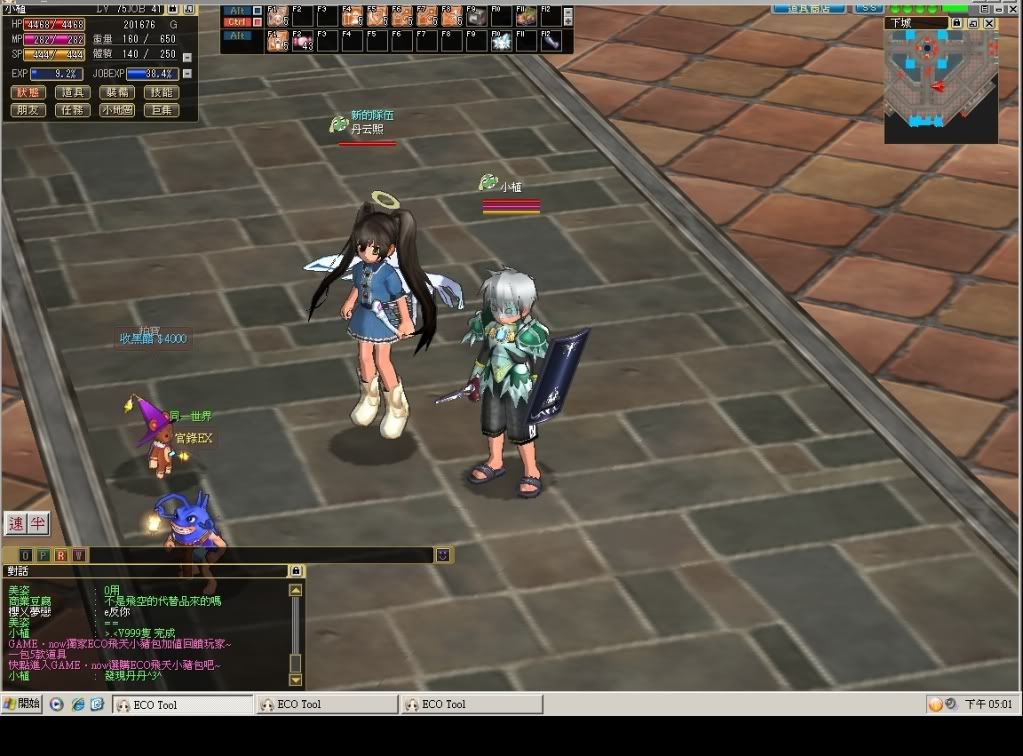Open the 狀態 status window
Screen dimensions: 1023x756
(x=28, y=92)
